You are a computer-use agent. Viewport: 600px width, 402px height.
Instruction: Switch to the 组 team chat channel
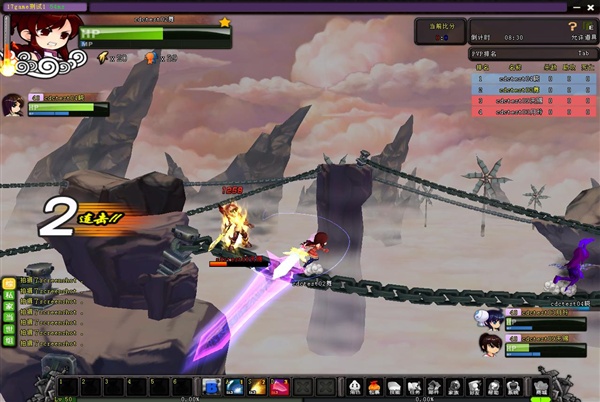tap(7, 342)
